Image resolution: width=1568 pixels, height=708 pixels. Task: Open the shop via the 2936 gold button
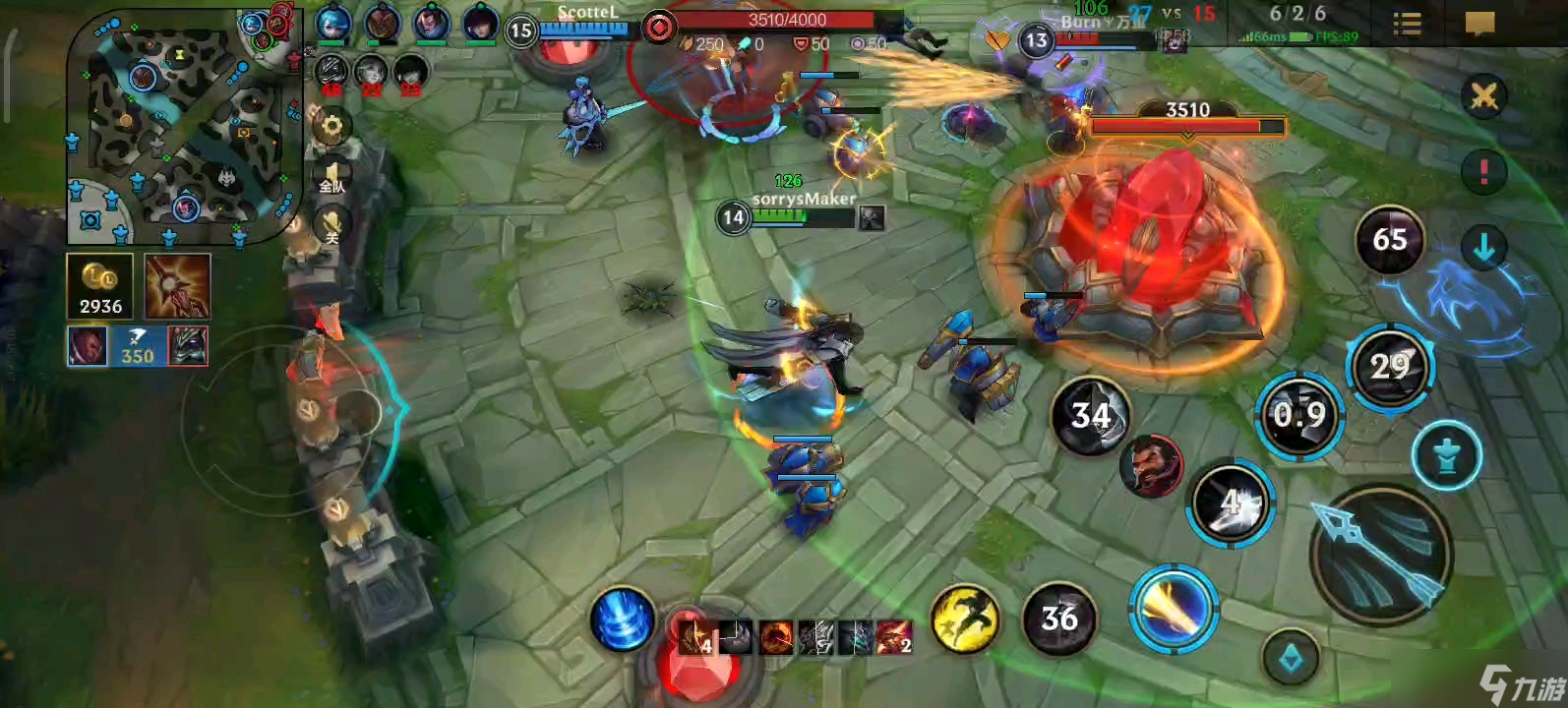point(100,287)
